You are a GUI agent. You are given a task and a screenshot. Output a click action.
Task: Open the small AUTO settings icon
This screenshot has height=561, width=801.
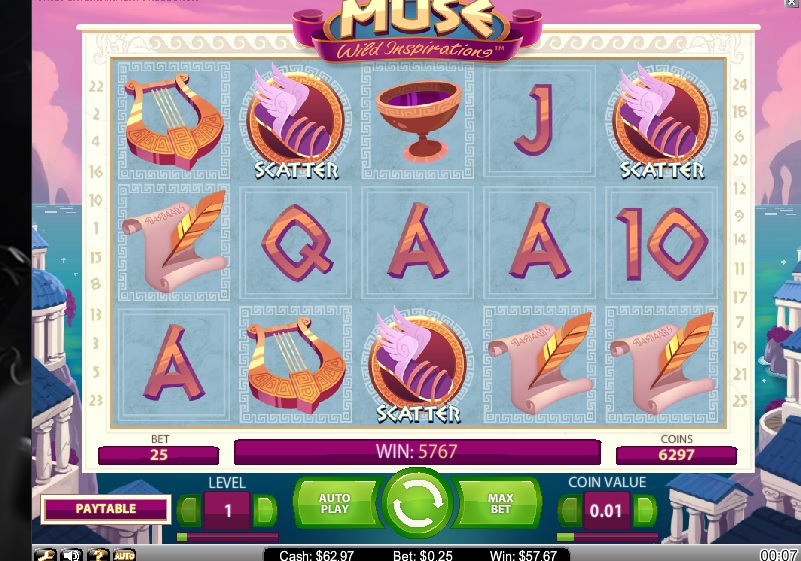tap(124, 554)
